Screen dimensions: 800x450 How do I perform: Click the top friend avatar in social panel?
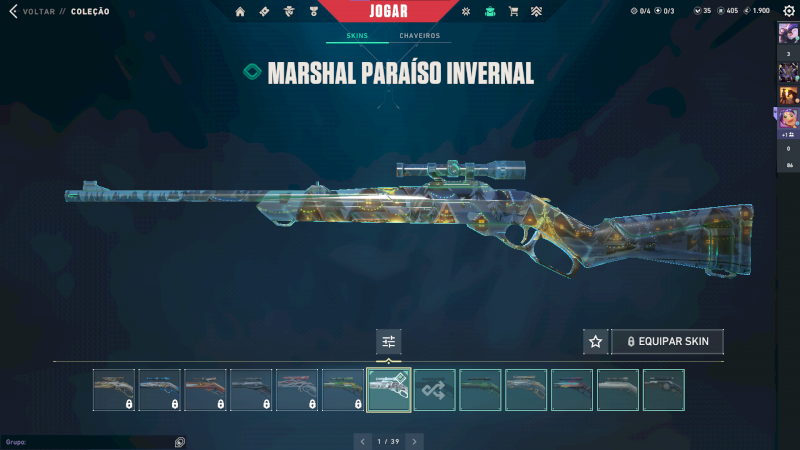788,33
